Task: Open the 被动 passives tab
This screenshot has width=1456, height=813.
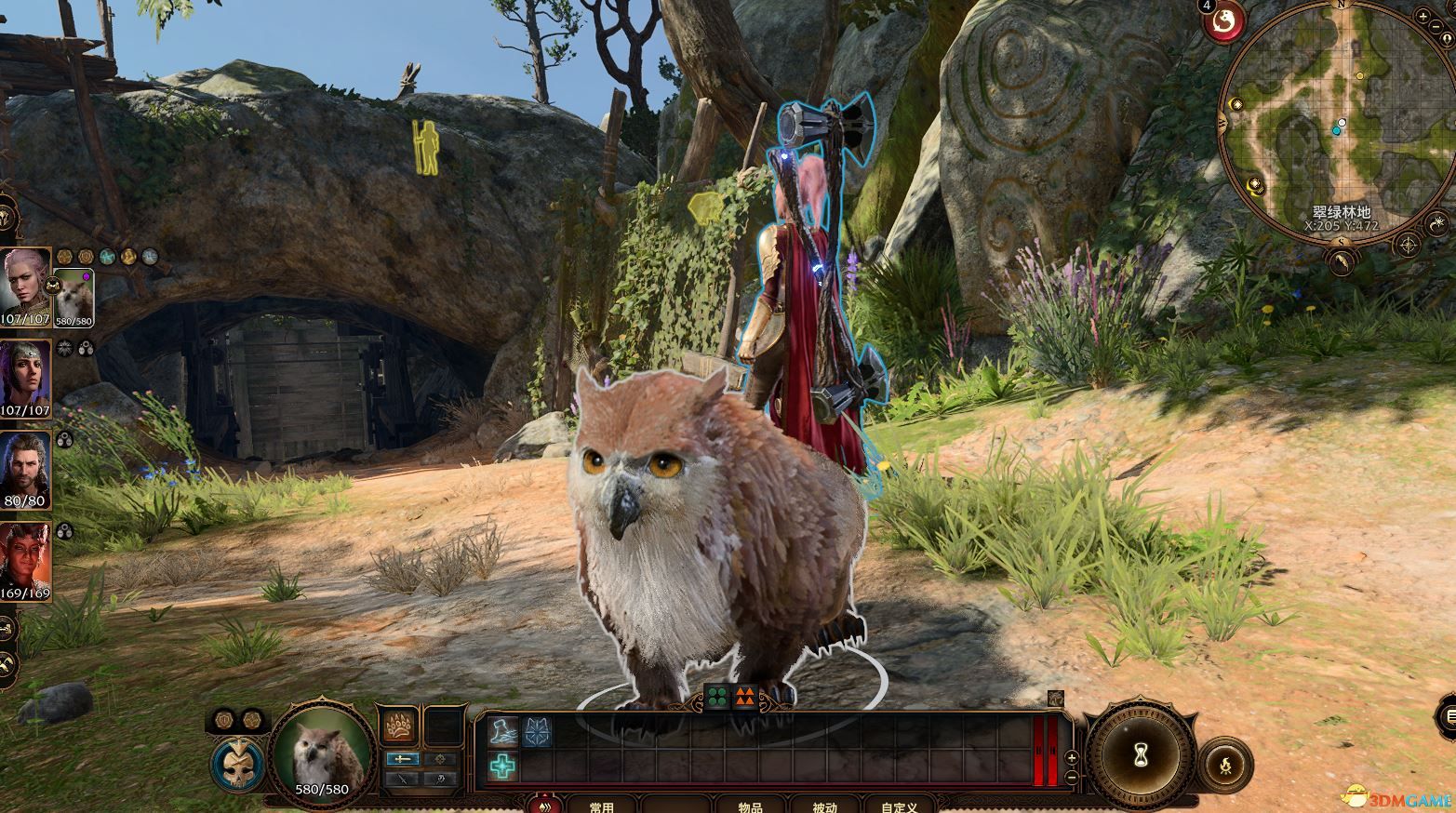Action: 824,806
